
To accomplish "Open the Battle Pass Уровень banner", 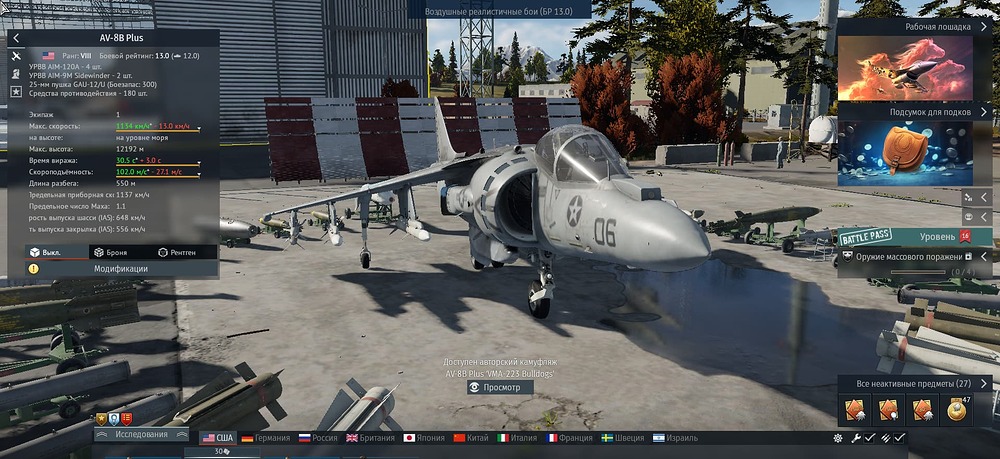I will click(x=915, y=236).
